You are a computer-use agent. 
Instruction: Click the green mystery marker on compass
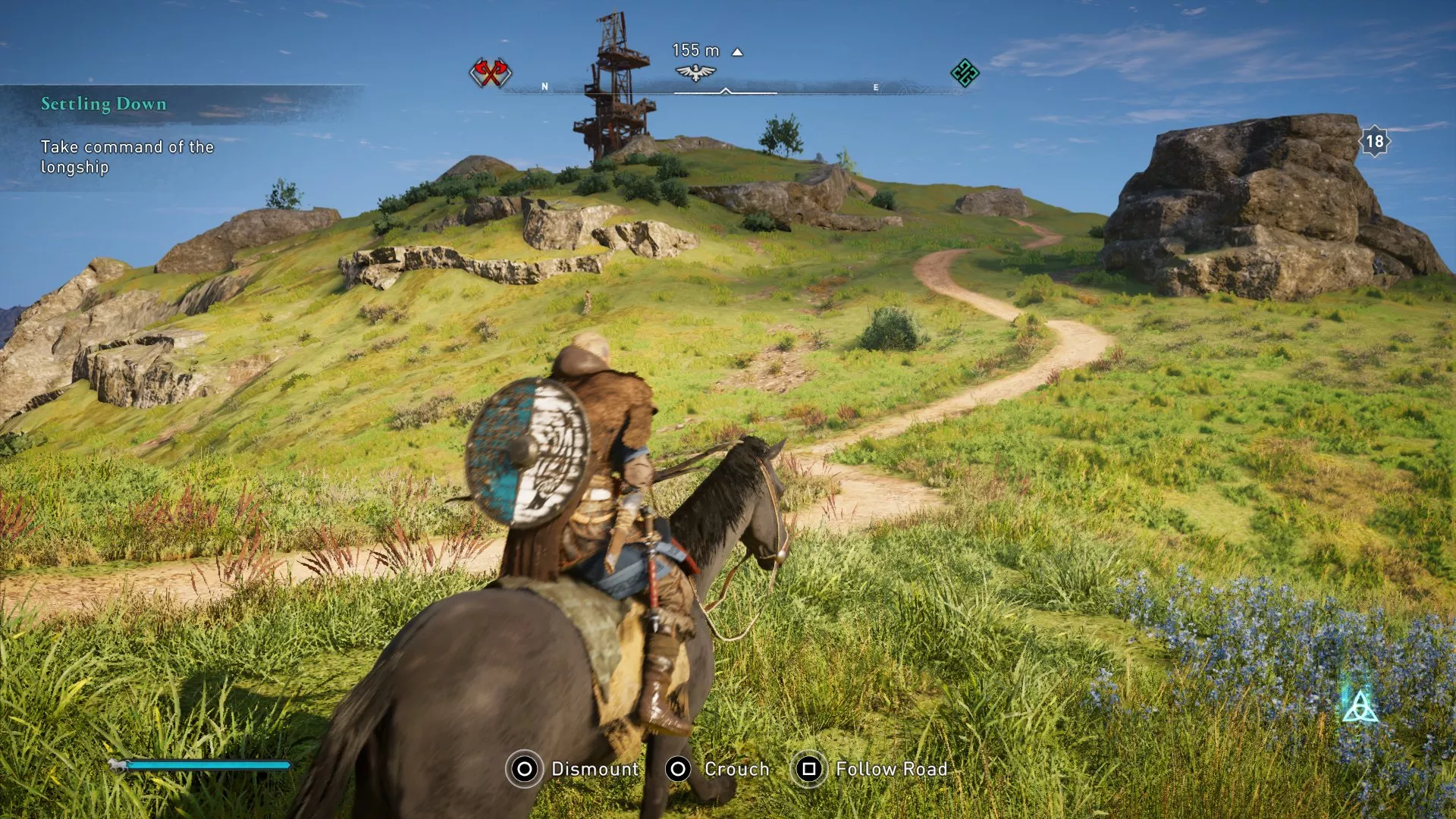pyautogui.click(x=964, y=74)
